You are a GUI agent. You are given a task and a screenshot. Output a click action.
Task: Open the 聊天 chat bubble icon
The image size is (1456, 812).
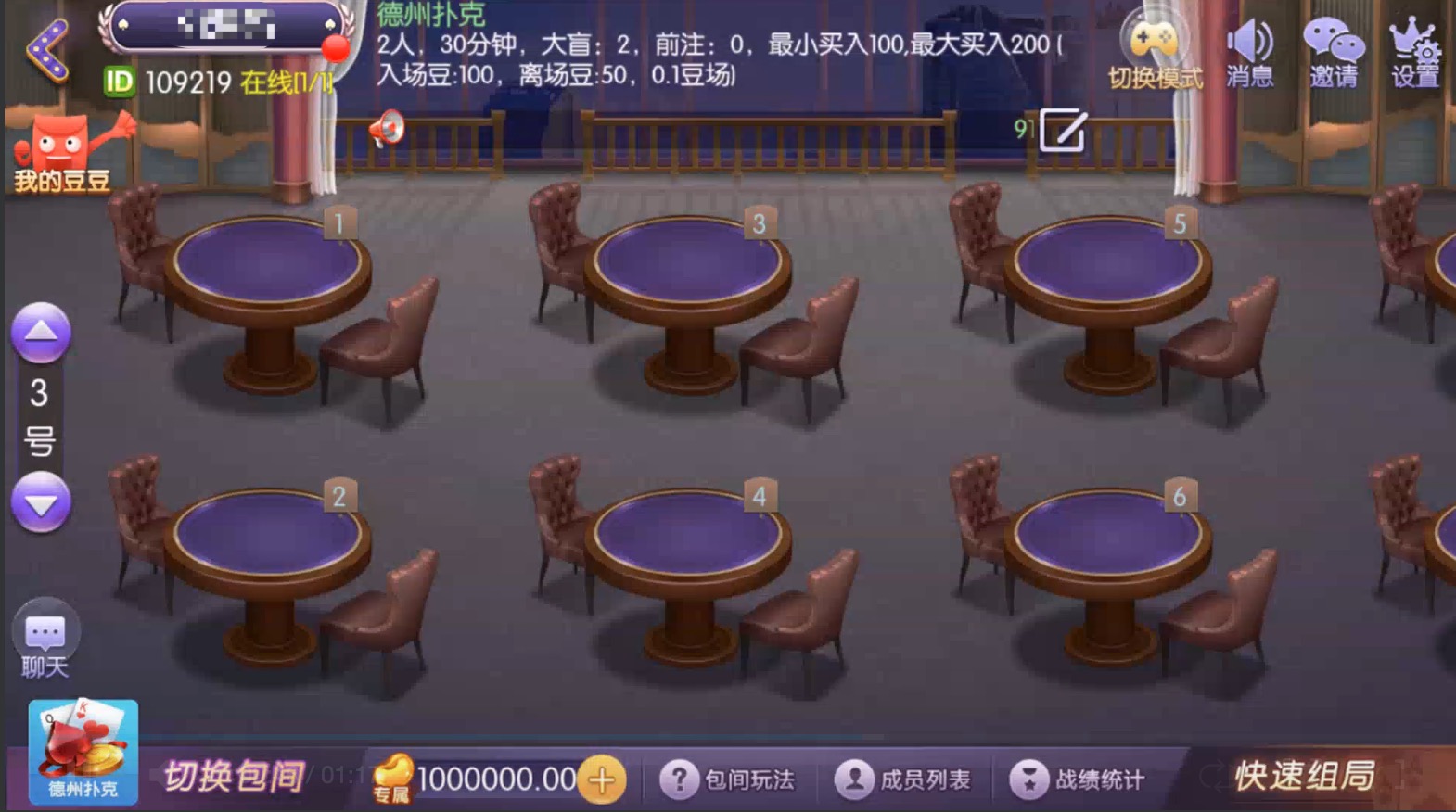(41, 635)
